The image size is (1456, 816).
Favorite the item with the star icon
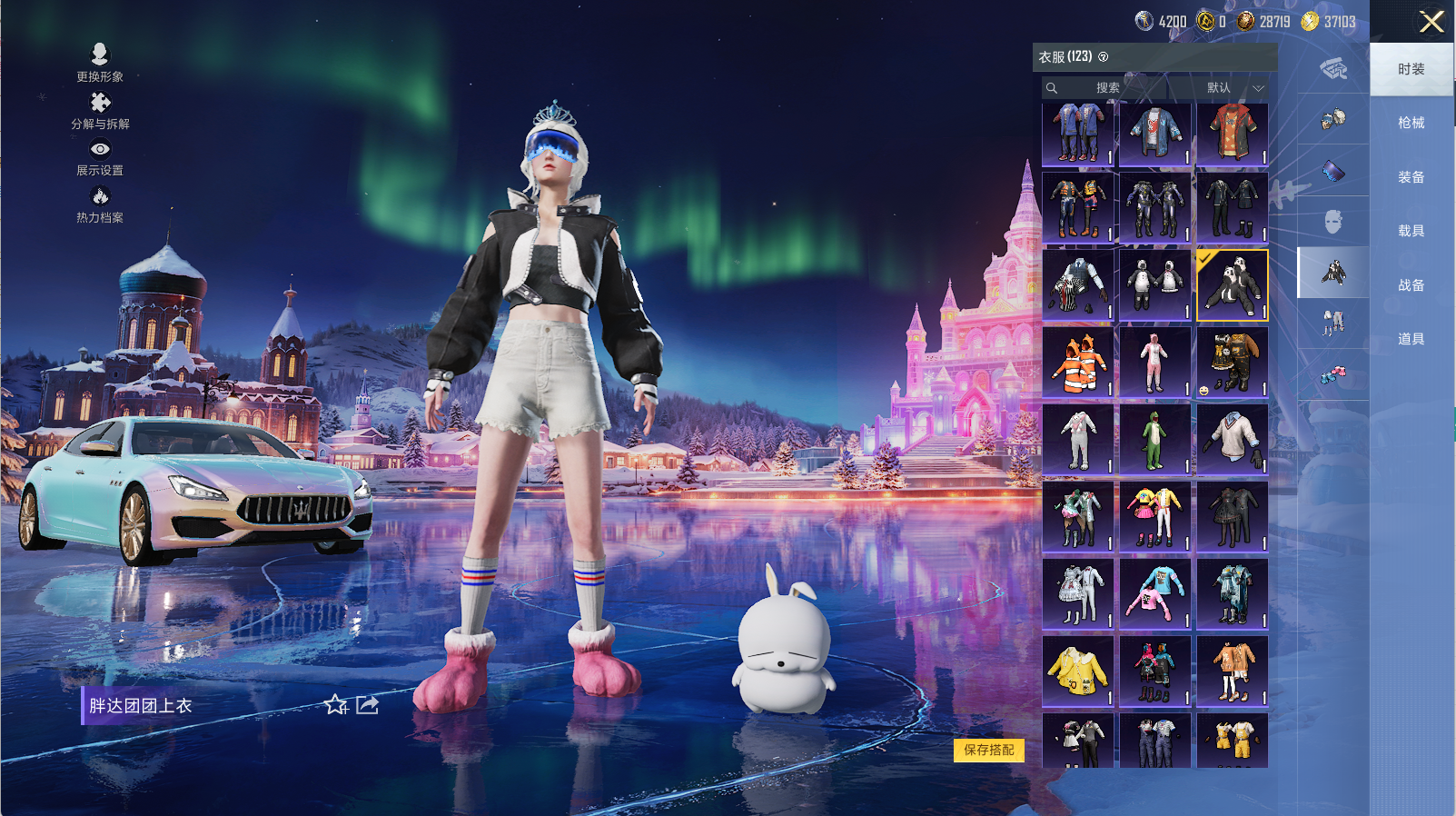(x=336, y=705)
